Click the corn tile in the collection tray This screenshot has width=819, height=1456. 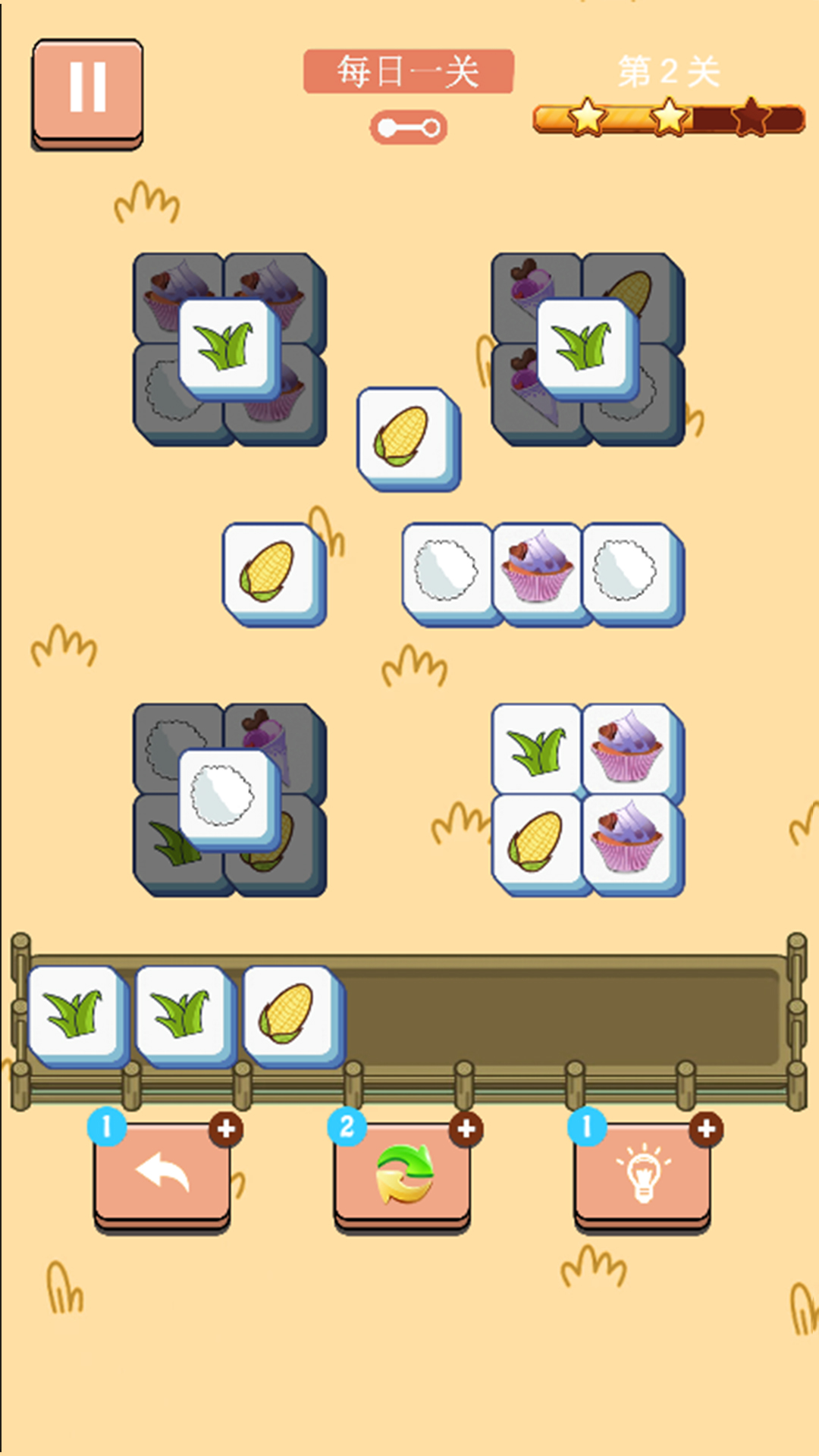pyautogui.click(x=288, y=1013)
